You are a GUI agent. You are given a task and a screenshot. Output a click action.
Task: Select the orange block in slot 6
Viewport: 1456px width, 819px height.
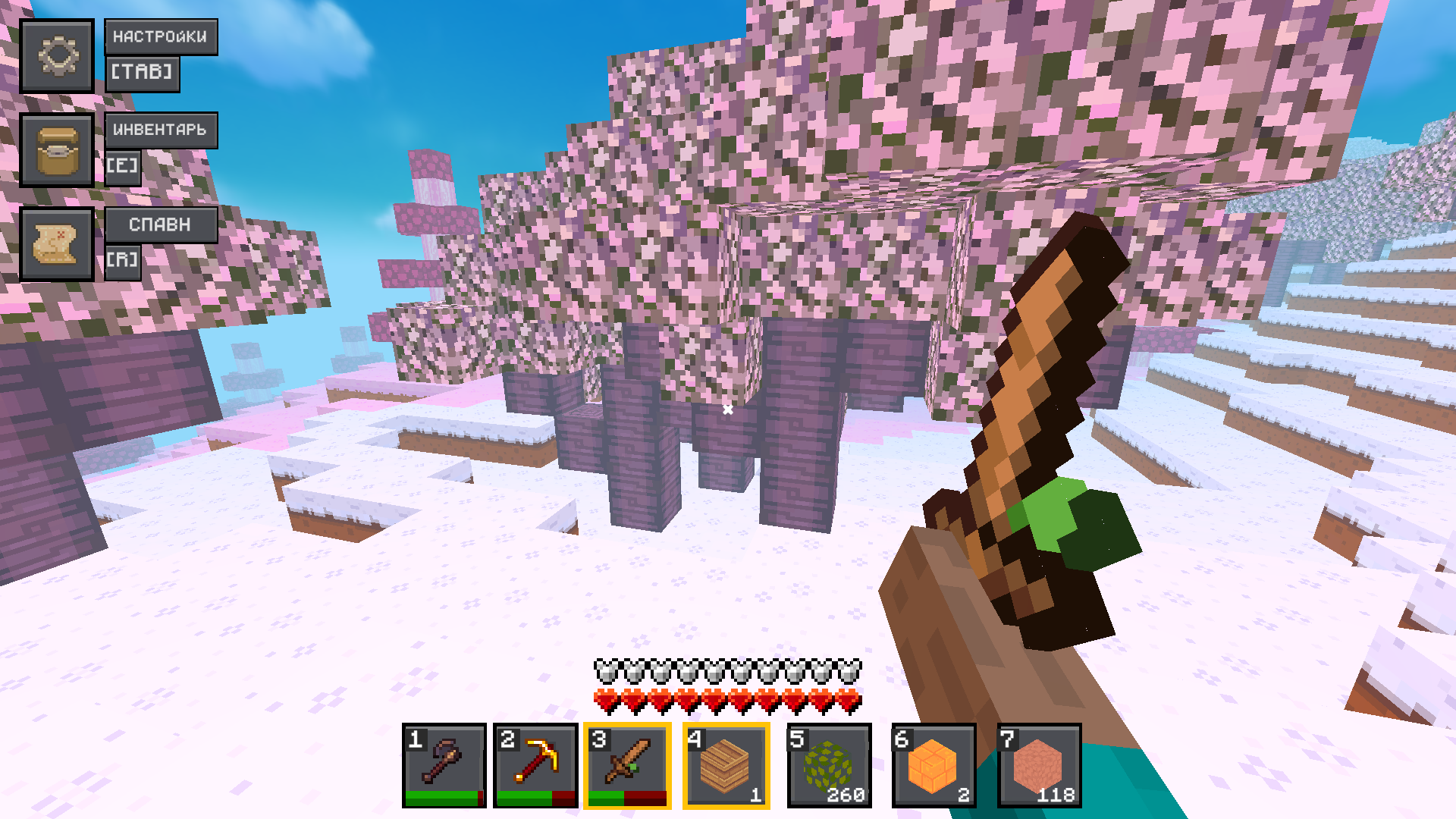[x=932, y=766]
